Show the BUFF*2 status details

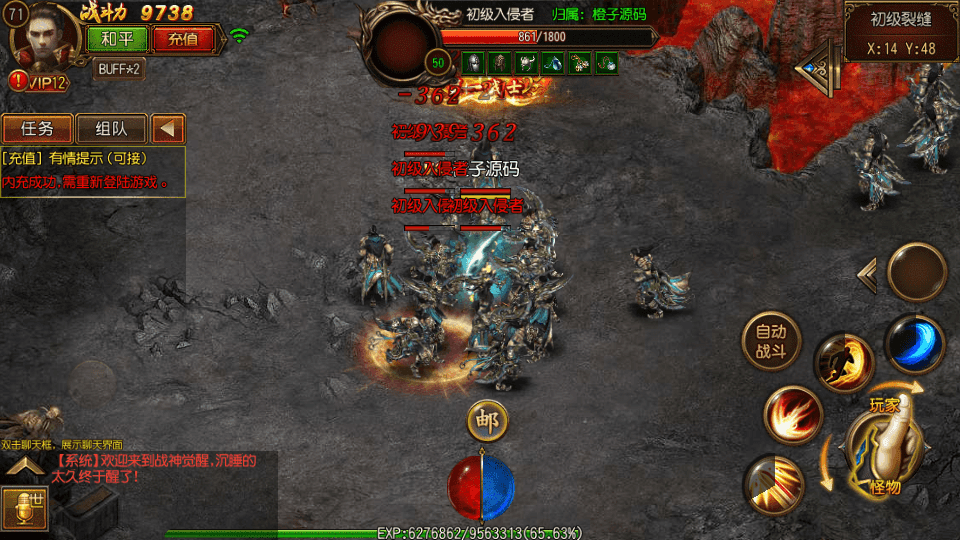[120, 69]
